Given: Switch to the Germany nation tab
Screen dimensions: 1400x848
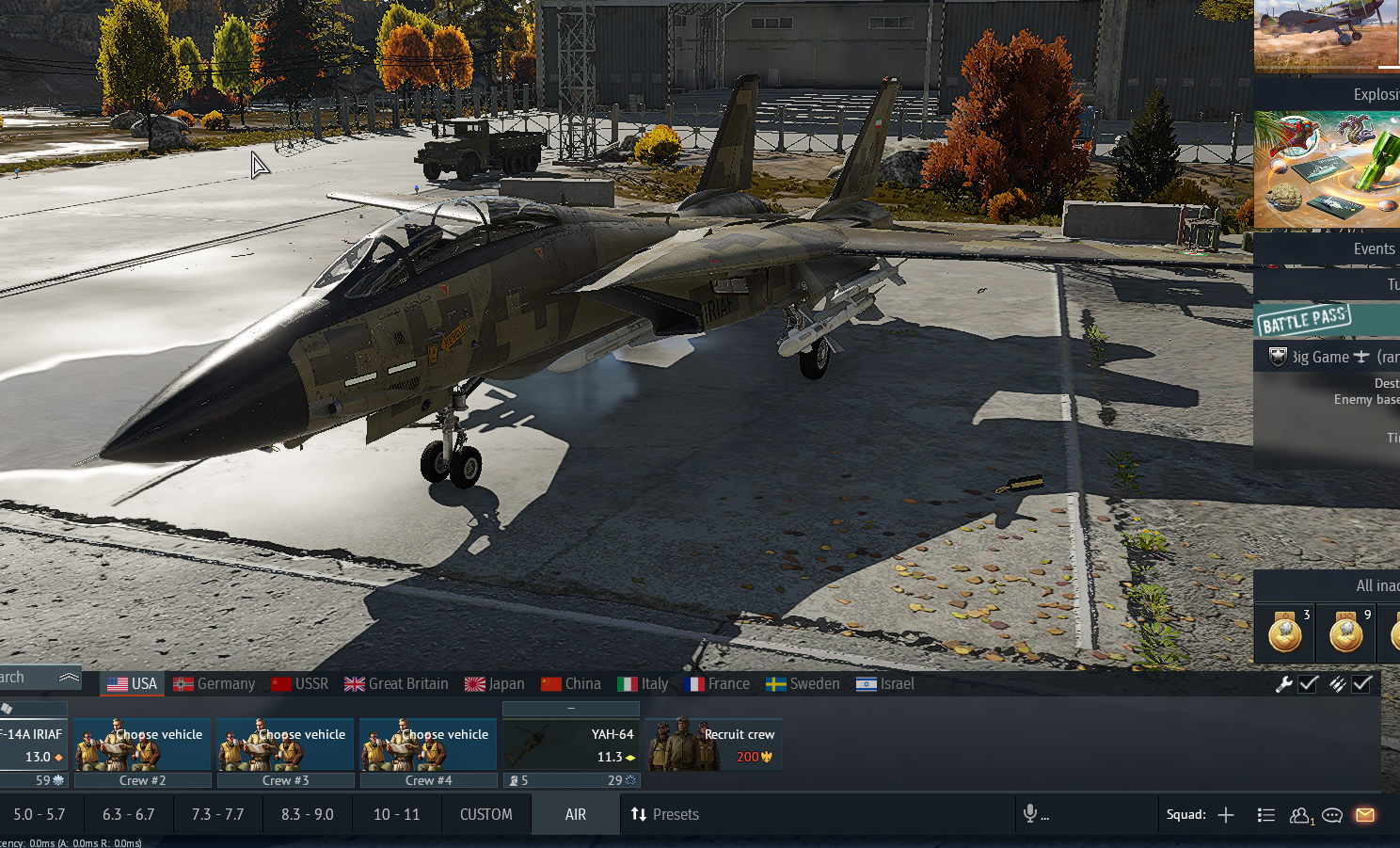Looking at the screenshot, I should (215, 684).
